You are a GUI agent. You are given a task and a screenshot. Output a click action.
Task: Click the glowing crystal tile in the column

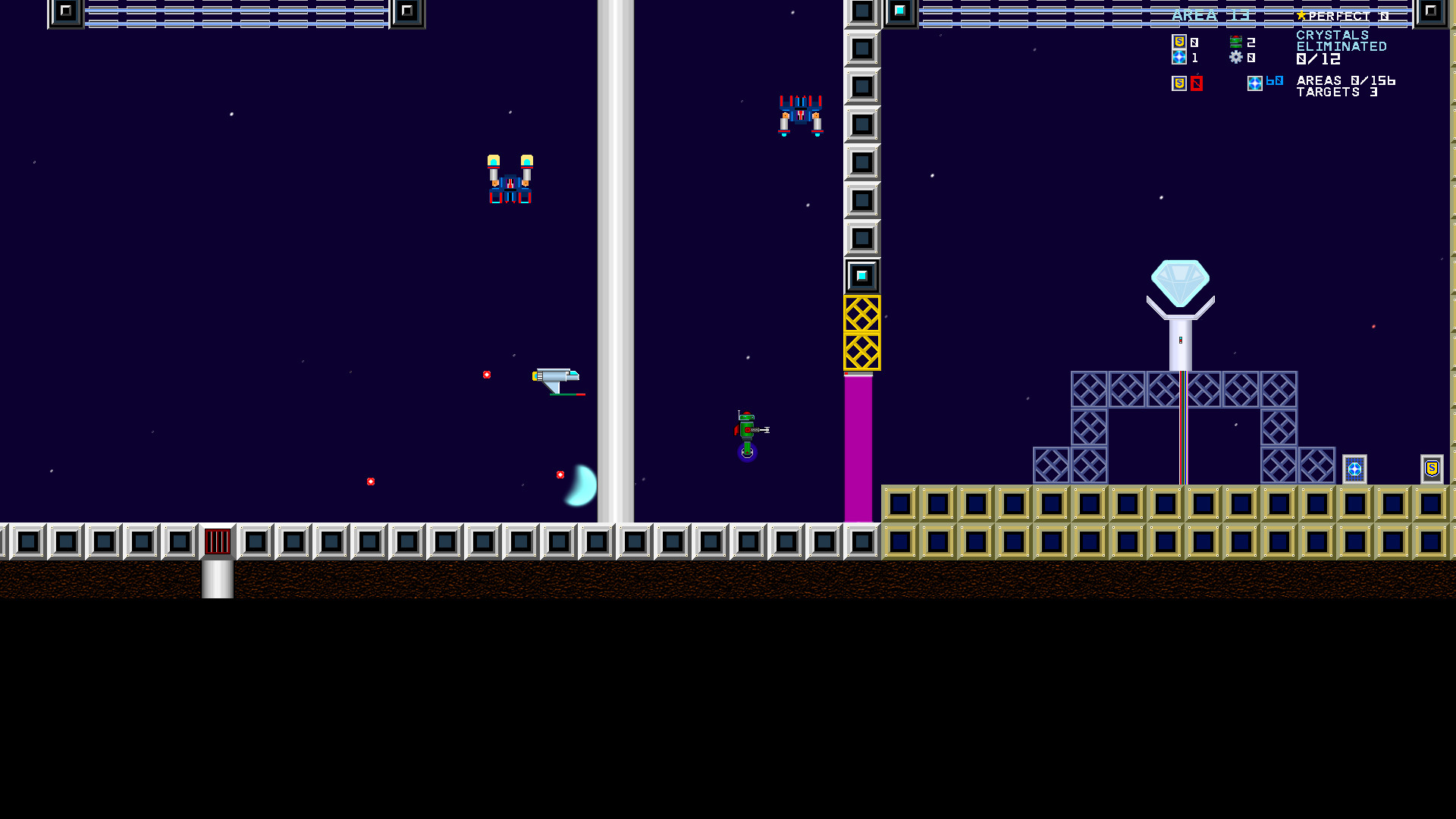click(861, 277)
